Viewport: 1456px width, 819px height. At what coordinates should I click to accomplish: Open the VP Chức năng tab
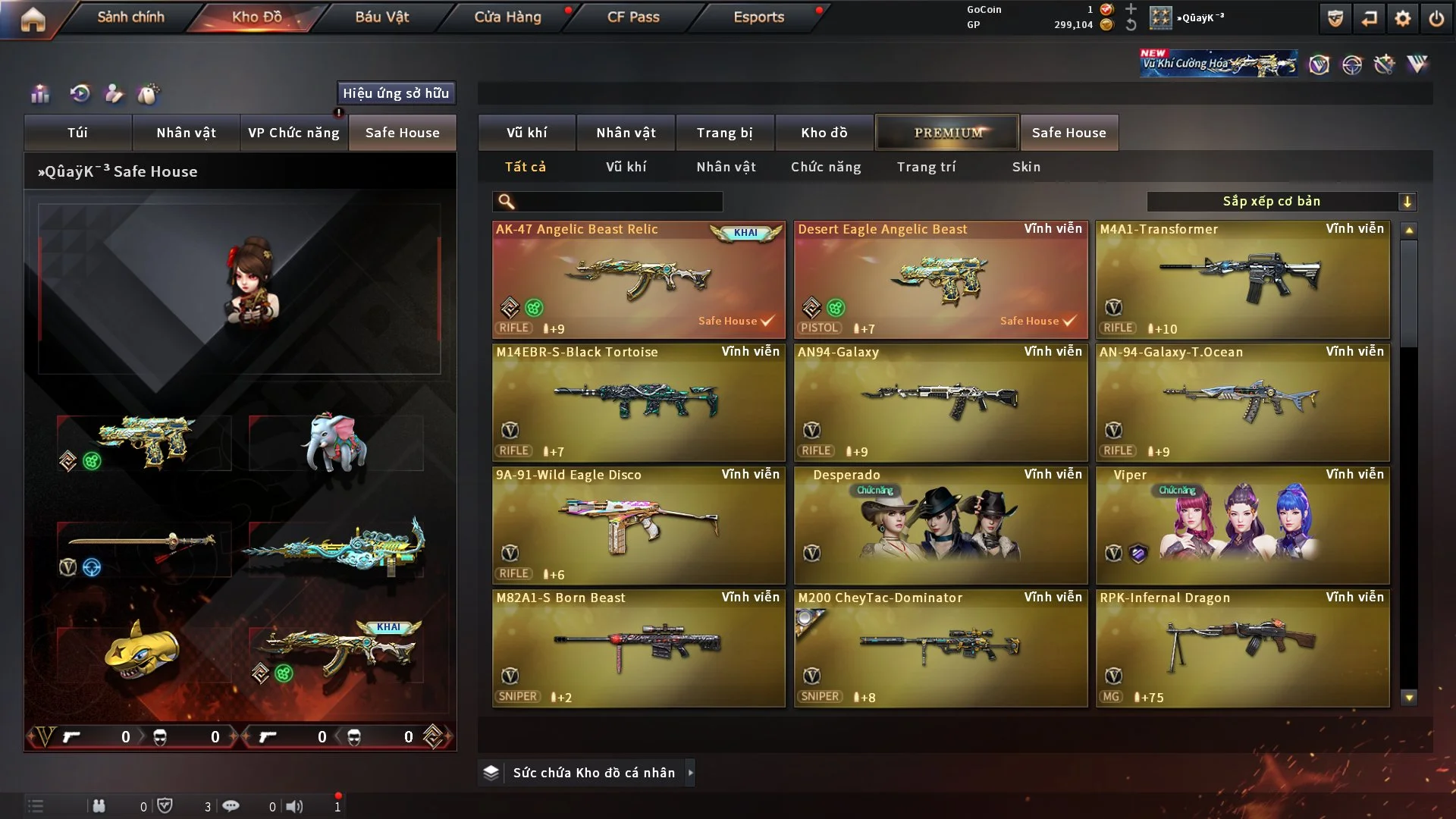[293, 133]
